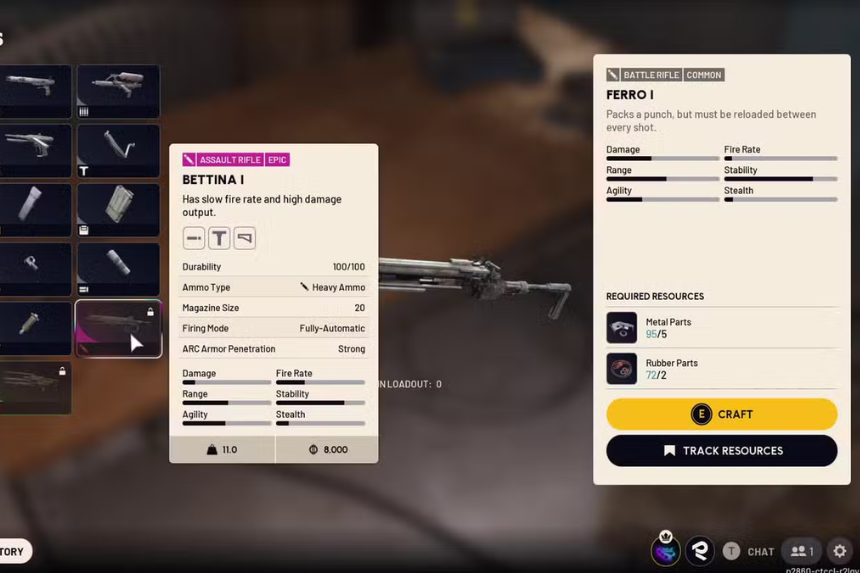Click the white R emblem icon
The width and height of the screenshot is (860, 573).
(x=700, y=550)
